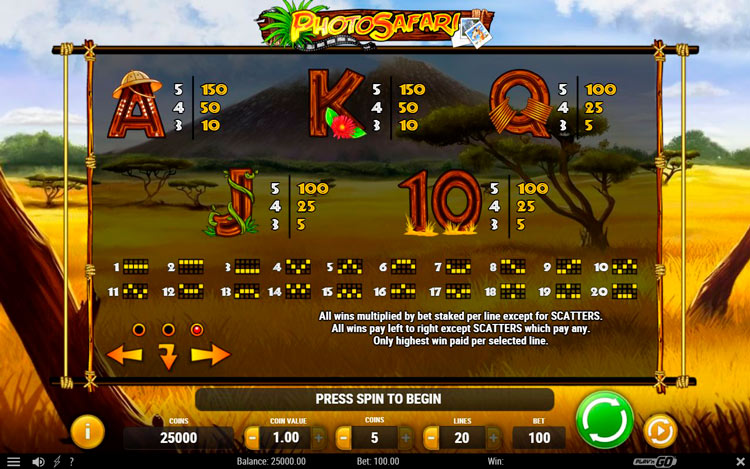Click the green spin button
This screenshot has width=750, height=469.
pos(604,419)
